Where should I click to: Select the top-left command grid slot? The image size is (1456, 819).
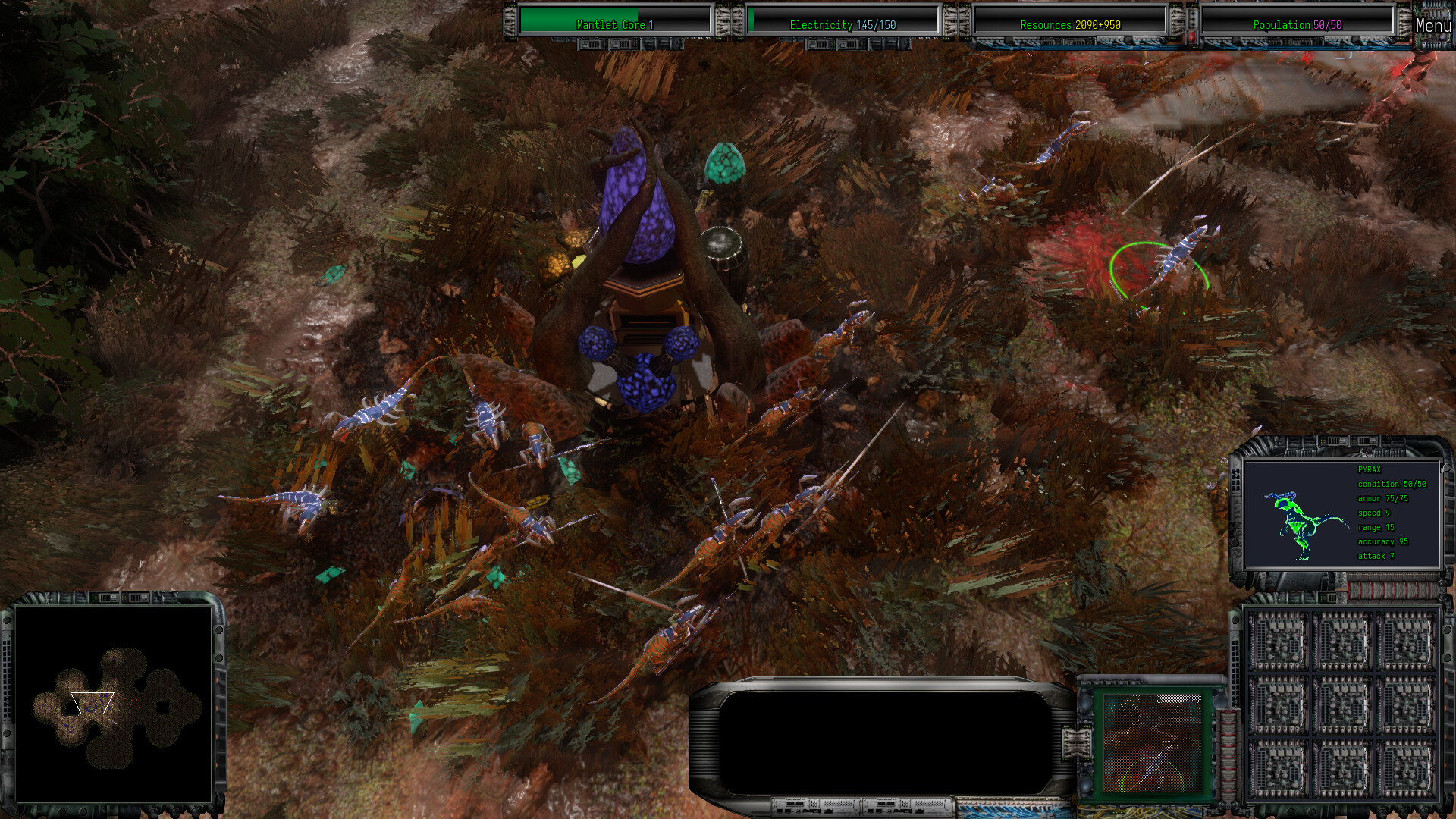point(1279,641)
